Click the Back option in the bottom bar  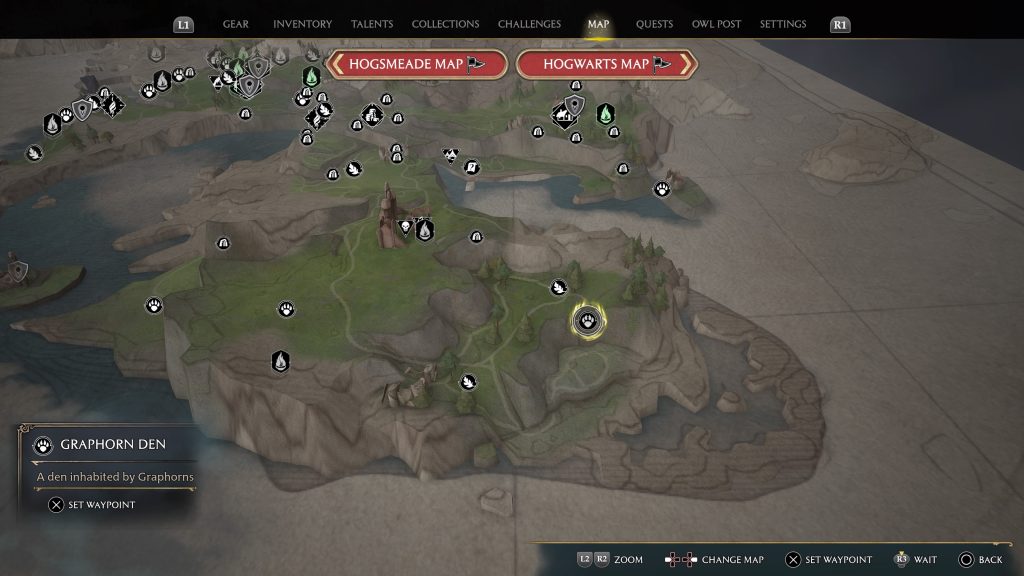click(x=981, y=560)
